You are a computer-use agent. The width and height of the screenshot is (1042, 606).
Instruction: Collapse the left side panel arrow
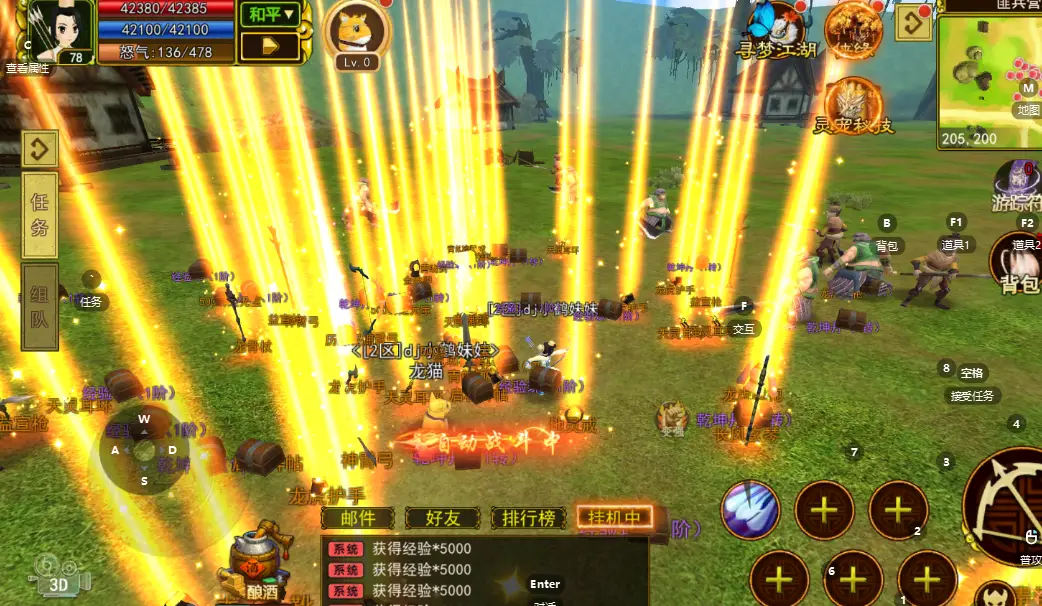[40, 150]
